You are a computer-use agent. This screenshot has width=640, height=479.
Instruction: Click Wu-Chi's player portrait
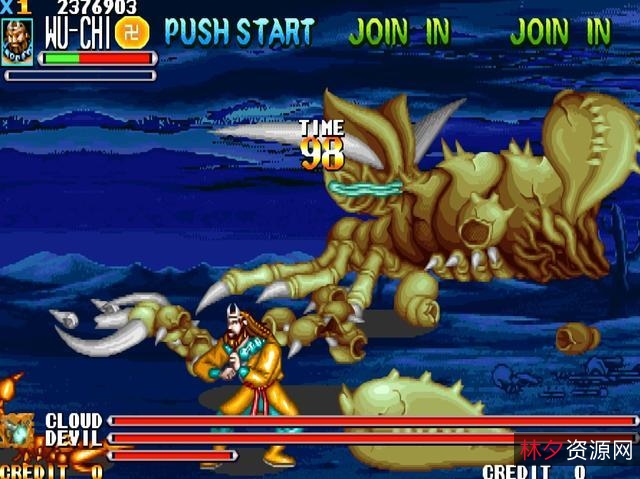click(x=17, y=39)
